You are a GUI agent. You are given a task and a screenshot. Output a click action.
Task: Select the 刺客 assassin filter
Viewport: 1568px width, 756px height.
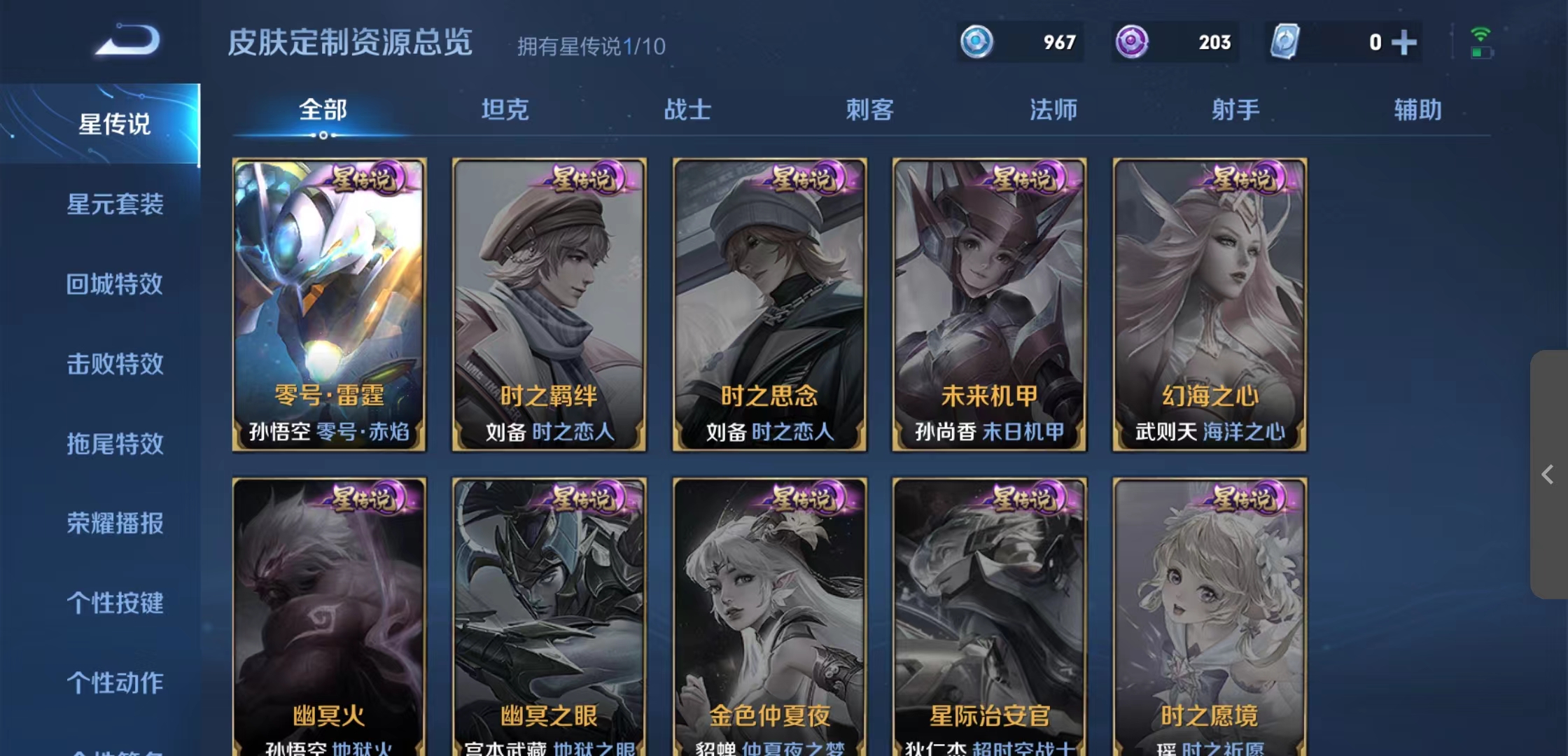[x=869, y=110]
